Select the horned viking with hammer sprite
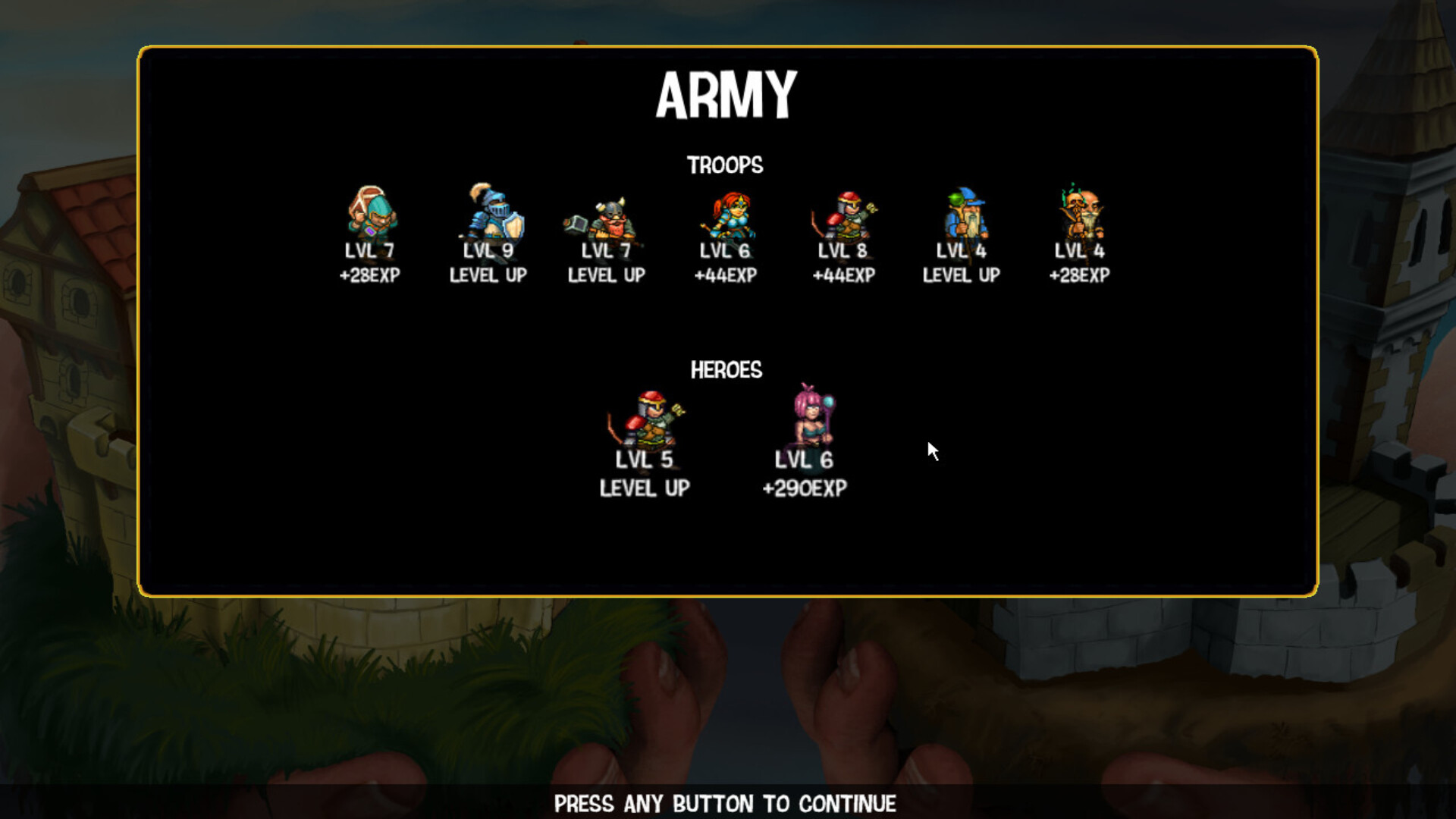This screenshot has width=1456, height=819. (607, 215)
